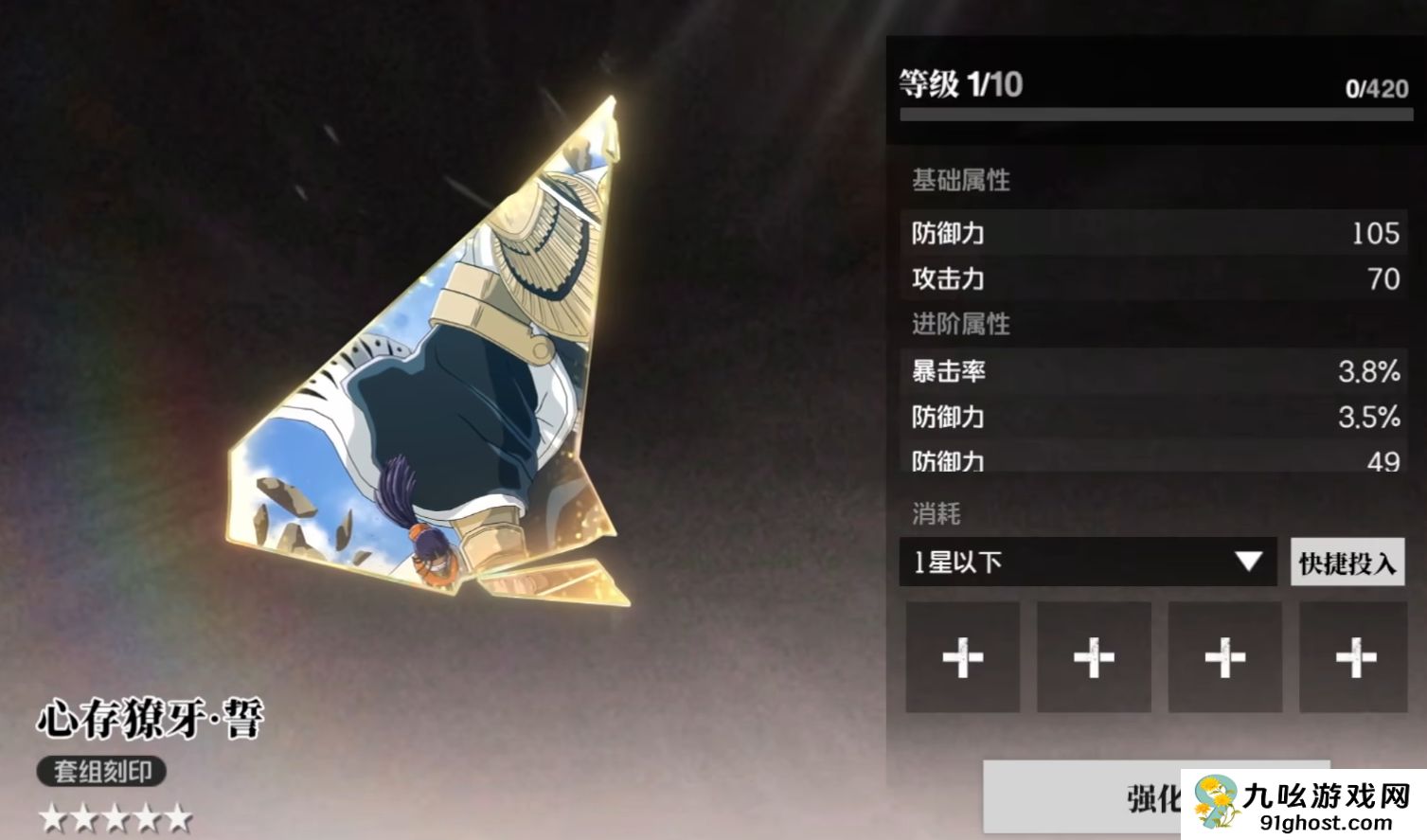This screenshot has height=840, width=1427.
Task: Click the 防御力 105 stat row
Action: [x=1151, y=233]
